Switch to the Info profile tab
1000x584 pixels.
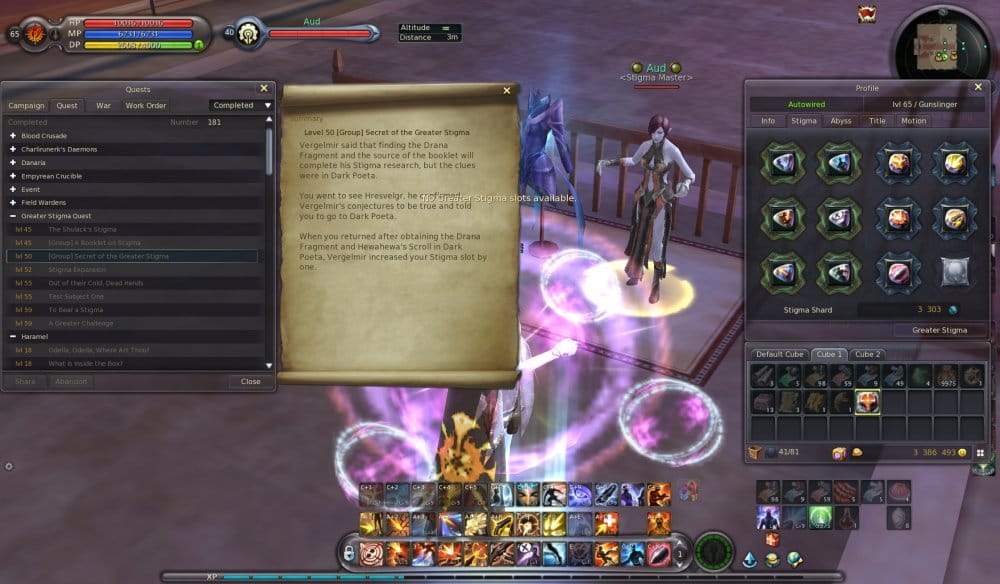pyautogui.click(x=768, y=121)
